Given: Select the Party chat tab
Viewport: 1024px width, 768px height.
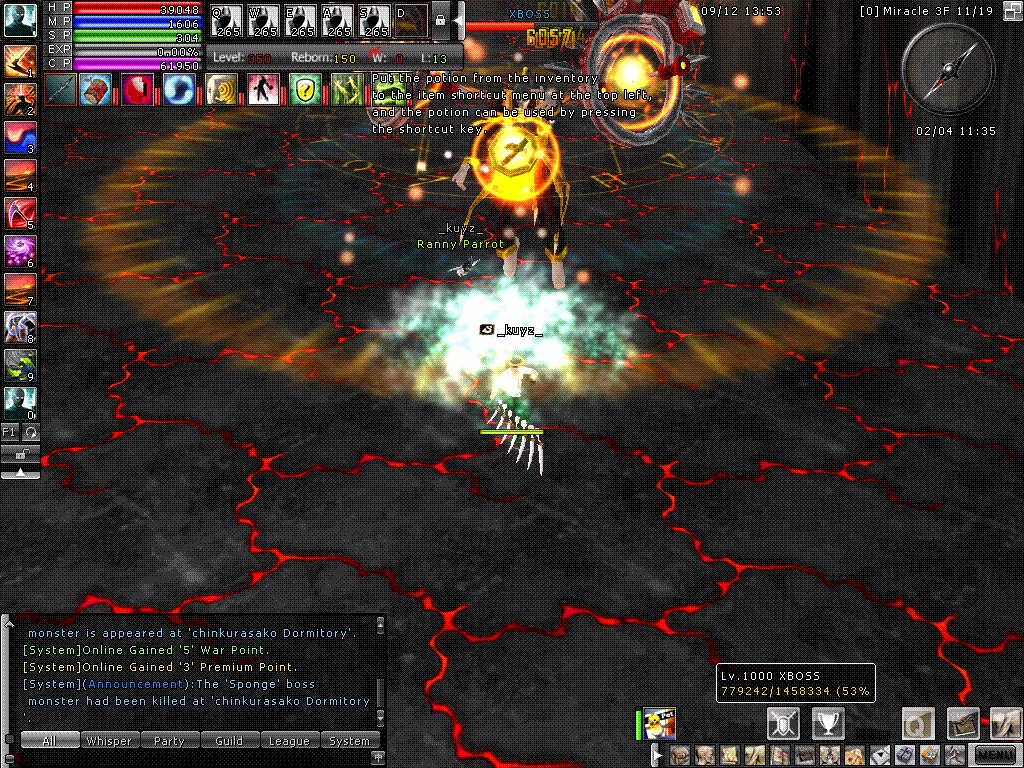Looking at the screenshot, I should 169,741.
